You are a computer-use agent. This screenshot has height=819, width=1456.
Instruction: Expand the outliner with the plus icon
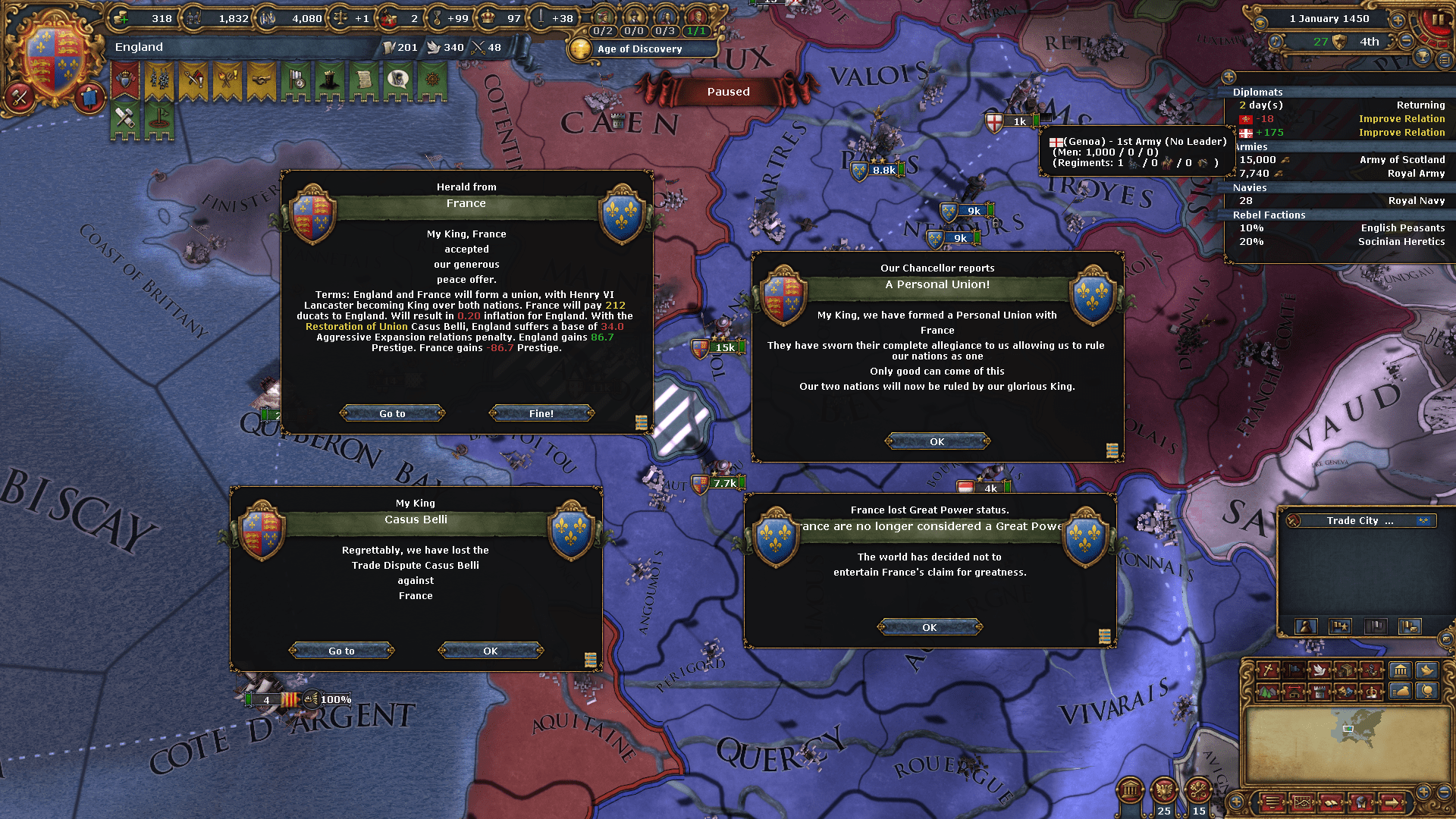click(1228, 77)
